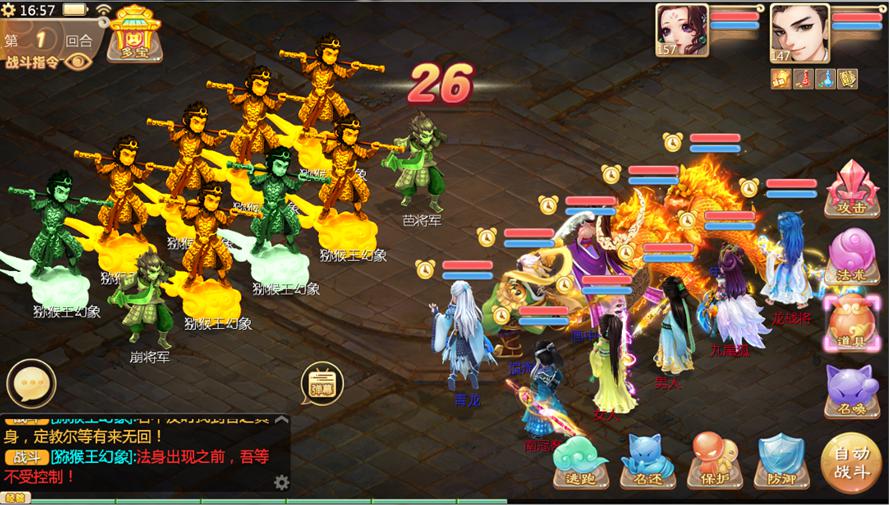Open the 法术 spell menu

click(x=848, y=258)
